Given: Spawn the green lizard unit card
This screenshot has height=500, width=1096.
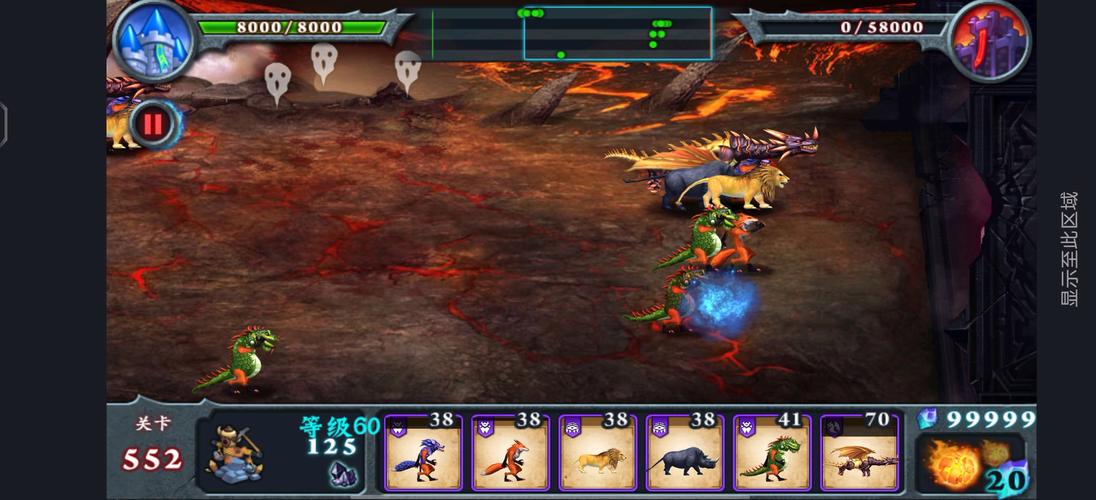Looking at the screenshot, I should tap(772, 455).
